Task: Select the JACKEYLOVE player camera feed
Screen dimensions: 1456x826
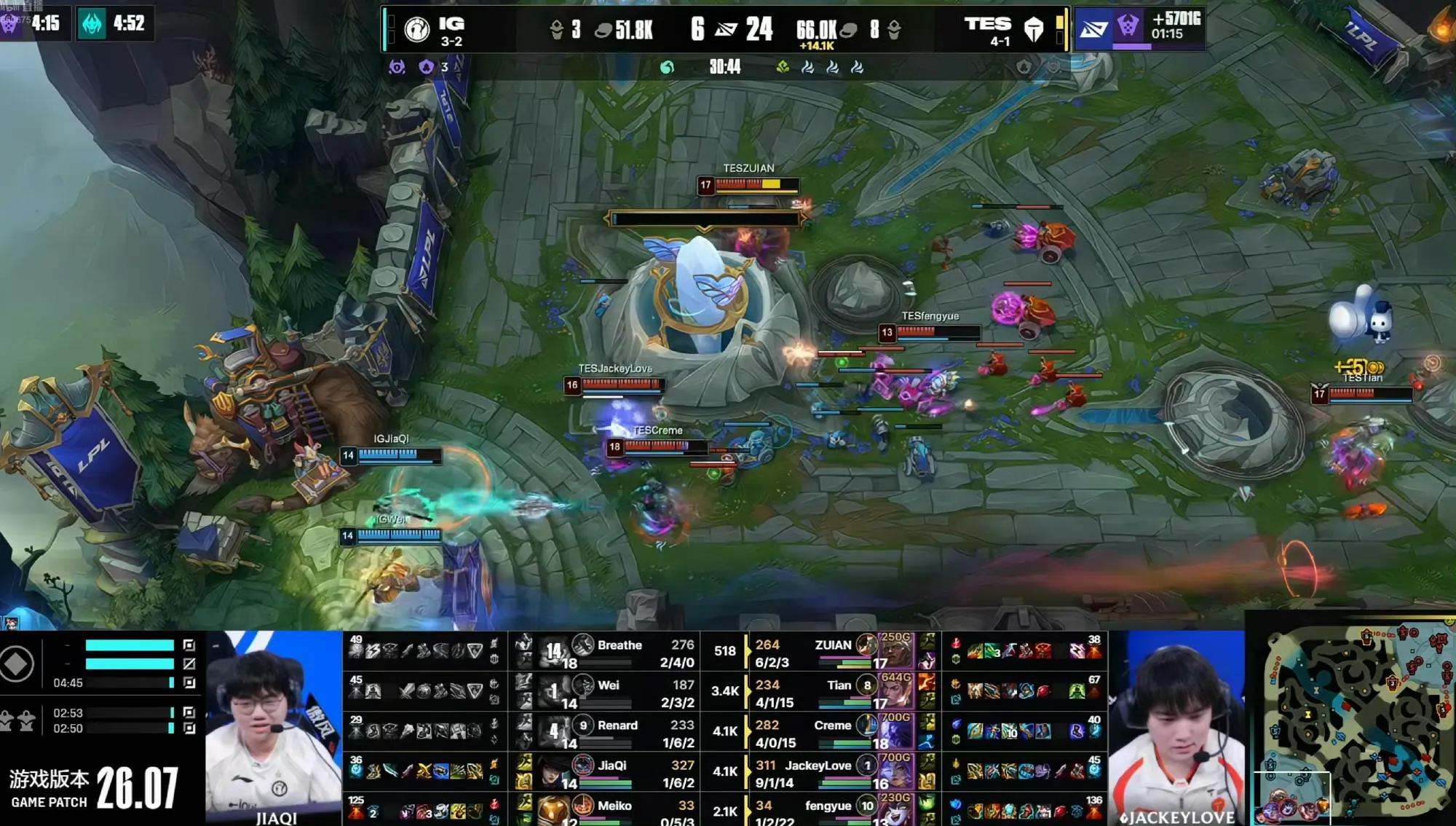Action: (x=1176, y=728)
